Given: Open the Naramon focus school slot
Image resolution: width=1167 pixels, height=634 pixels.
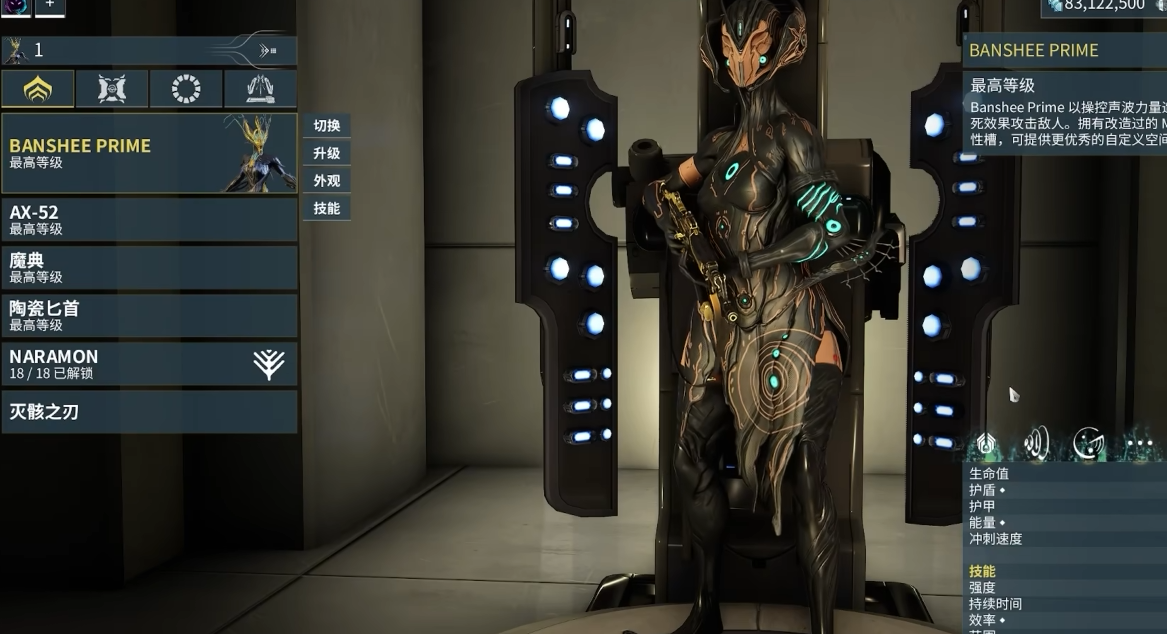Looking at the screenshot, I should (x=149, y=364).
